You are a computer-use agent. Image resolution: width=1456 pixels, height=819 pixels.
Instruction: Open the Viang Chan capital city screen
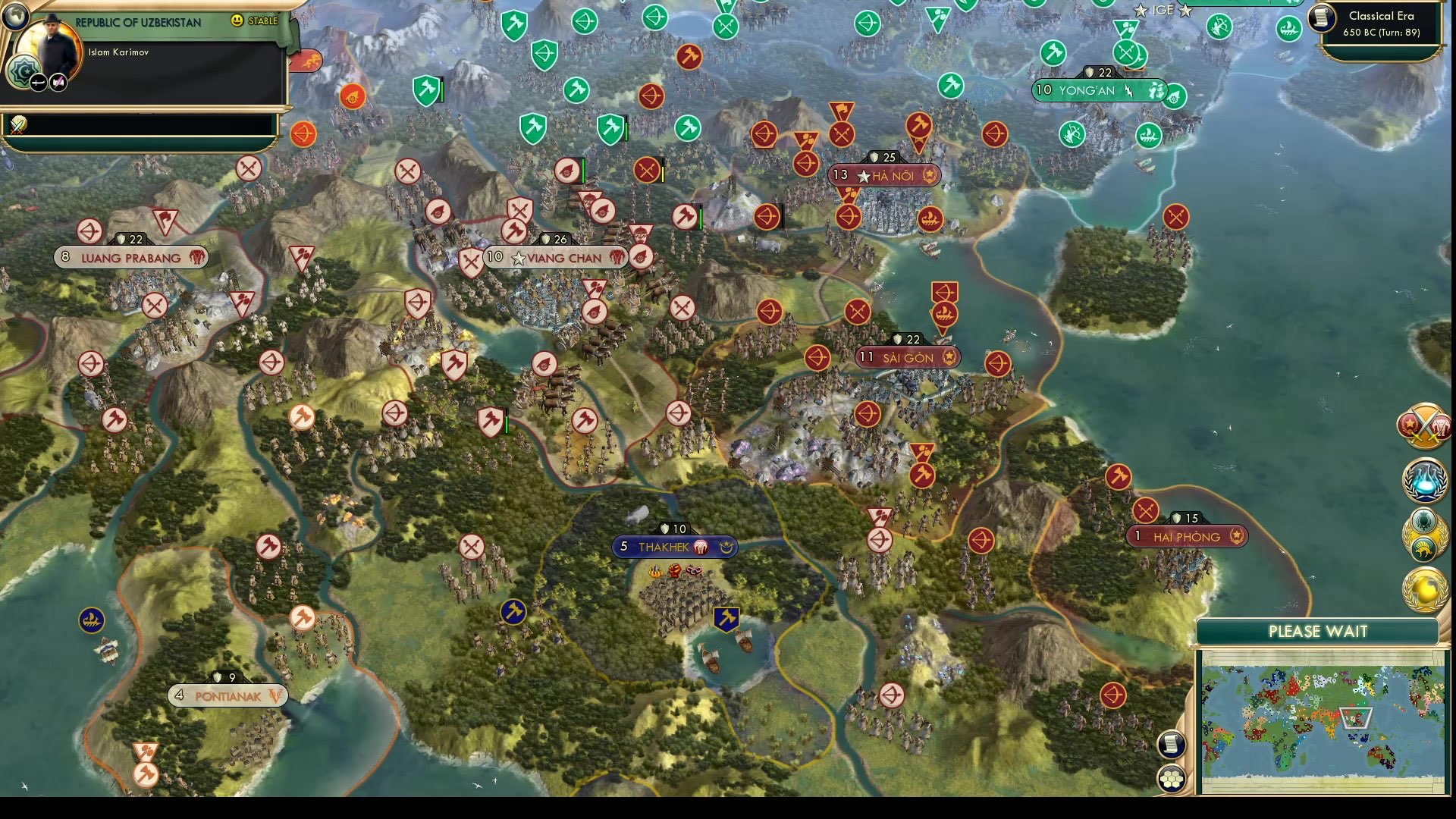pos(556,258)
